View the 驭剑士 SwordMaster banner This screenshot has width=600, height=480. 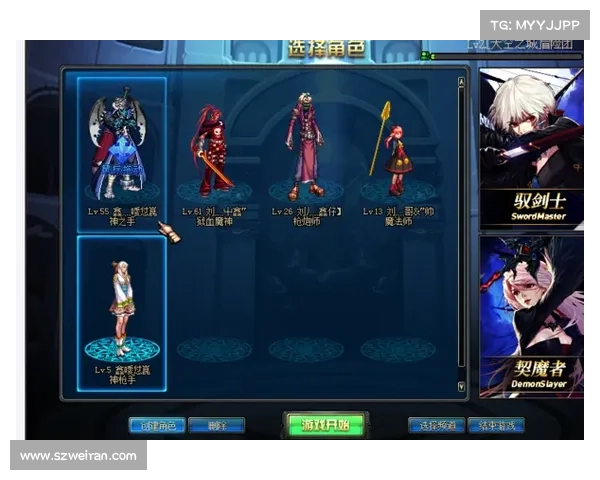pos(530,150)
